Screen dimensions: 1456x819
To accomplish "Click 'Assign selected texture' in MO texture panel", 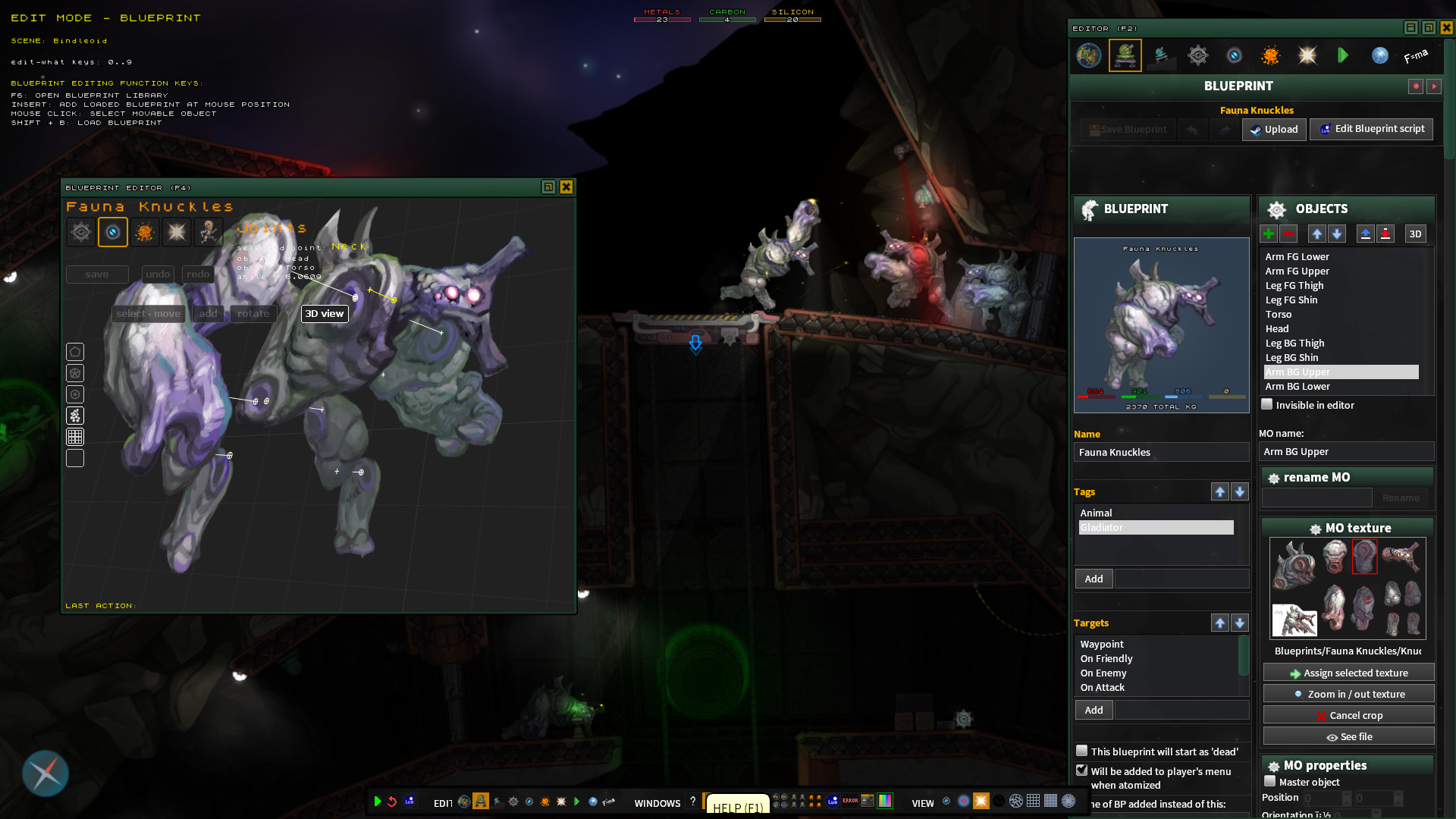I will point(1348,673).
